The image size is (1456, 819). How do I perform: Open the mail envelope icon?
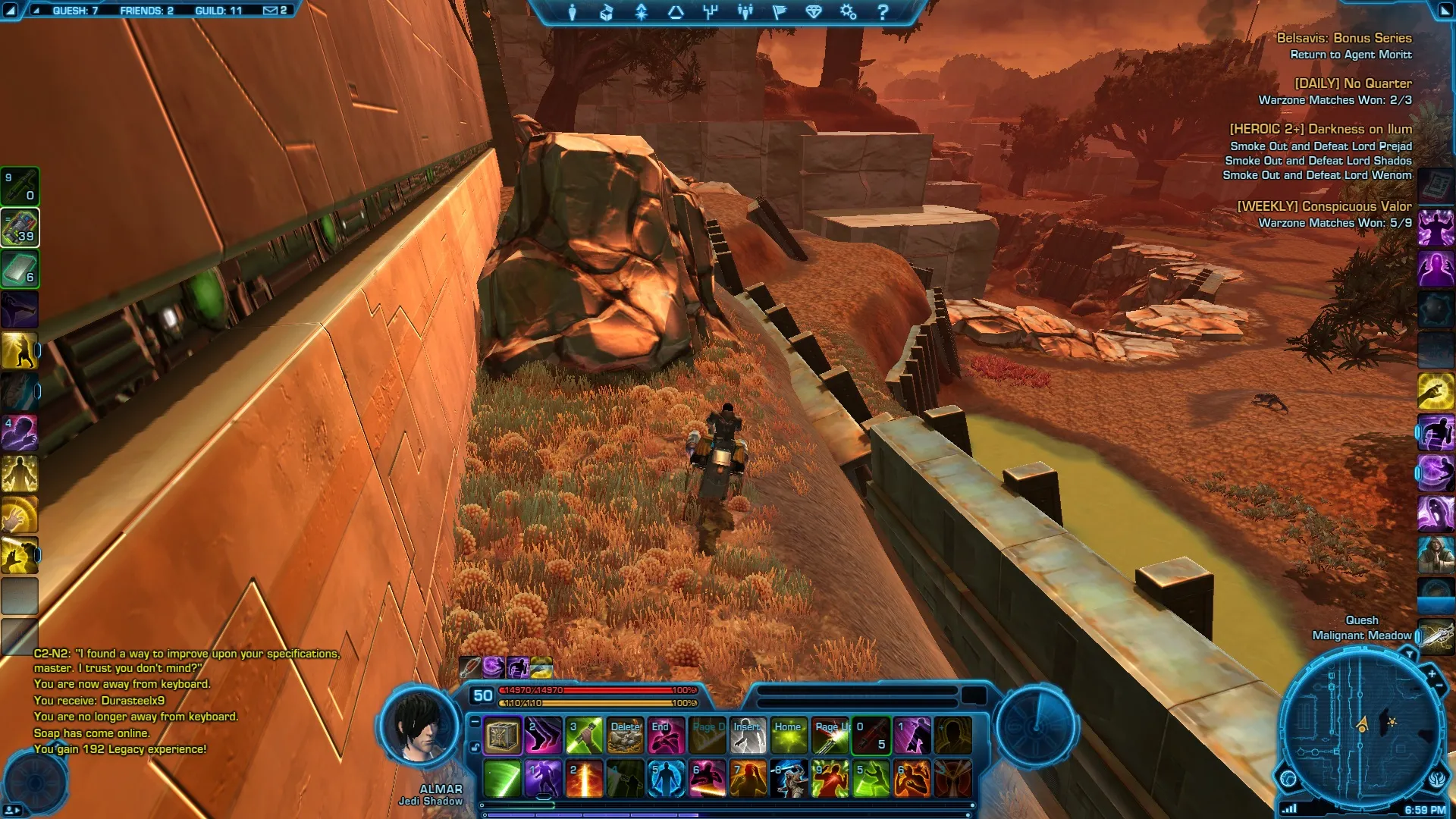coord(270,11)
